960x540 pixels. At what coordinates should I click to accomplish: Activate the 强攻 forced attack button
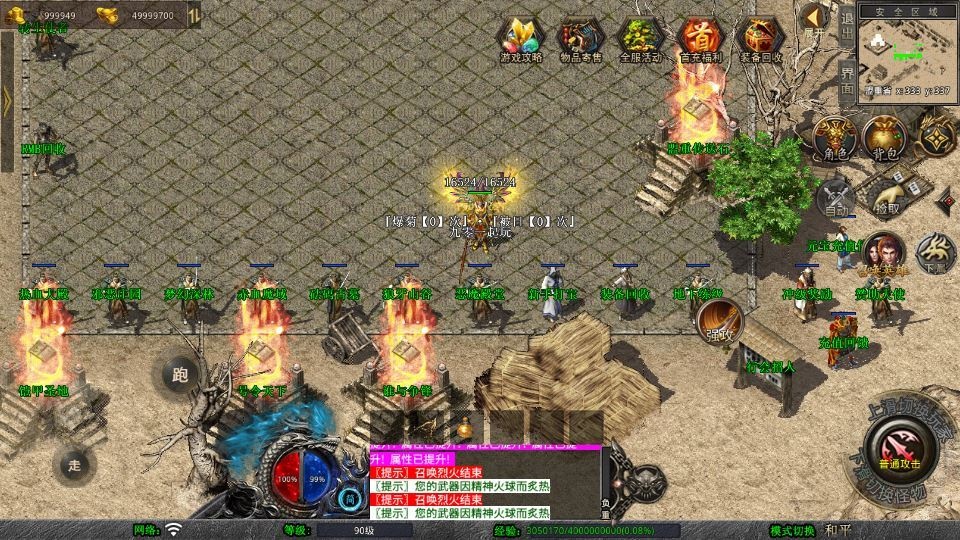click(x=717, y=322)
